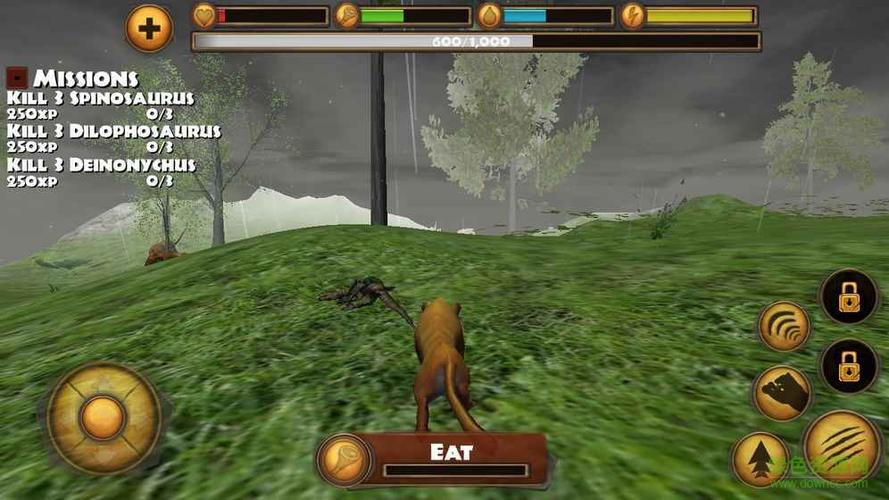This screenshot has width=889, height=500.
Task: Tap the plus button beside the health bar
Action: (149, 28)
